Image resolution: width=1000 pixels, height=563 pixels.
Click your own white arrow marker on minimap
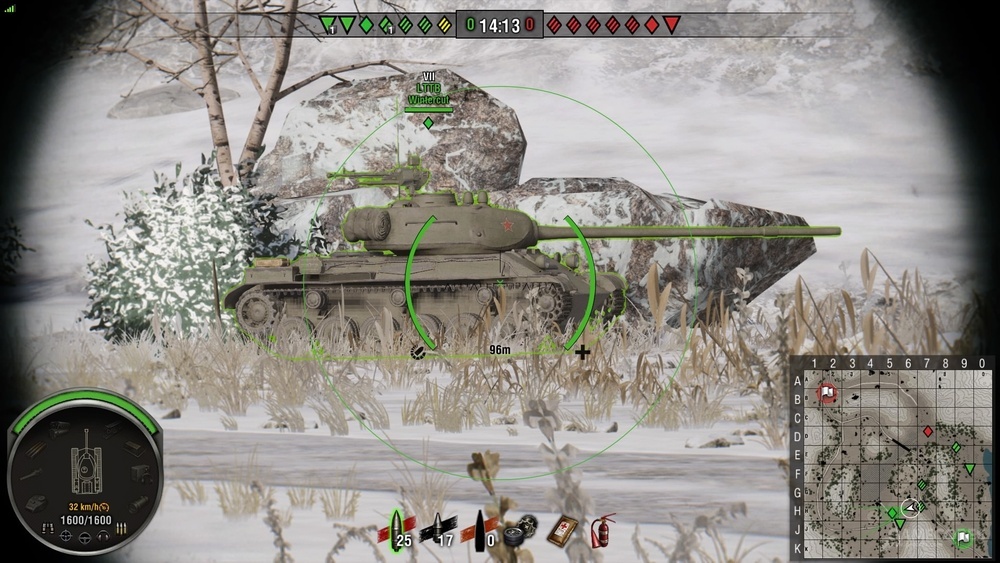click(911, 506)
